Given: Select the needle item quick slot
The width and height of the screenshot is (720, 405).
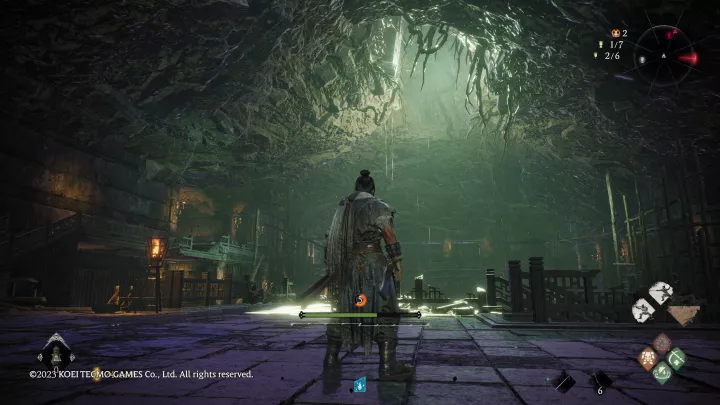Looking at the screenshot, I should 563,380.
